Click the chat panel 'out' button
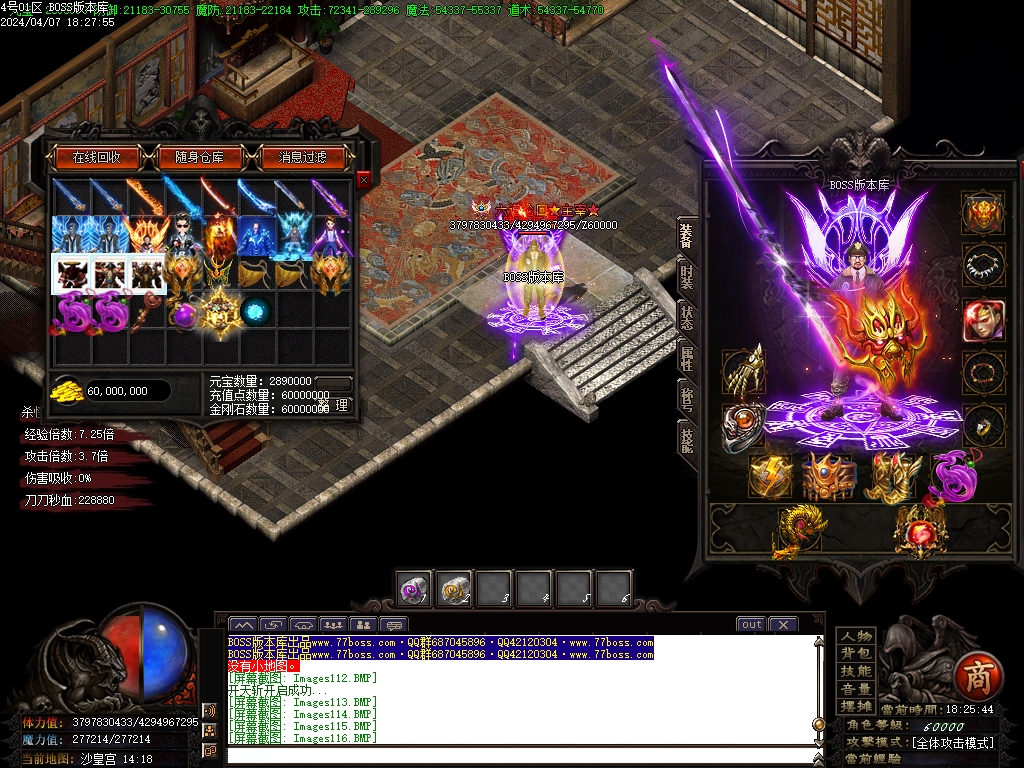Screen dimensions: 1024x768 [x=751, y=624]
